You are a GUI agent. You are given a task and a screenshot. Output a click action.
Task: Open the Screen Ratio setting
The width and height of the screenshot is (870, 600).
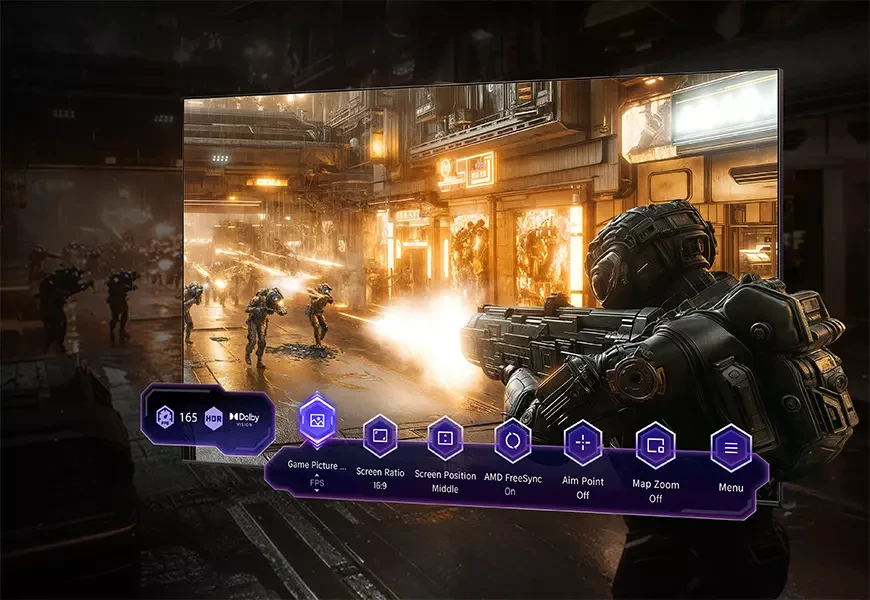[x=380, y=436]
